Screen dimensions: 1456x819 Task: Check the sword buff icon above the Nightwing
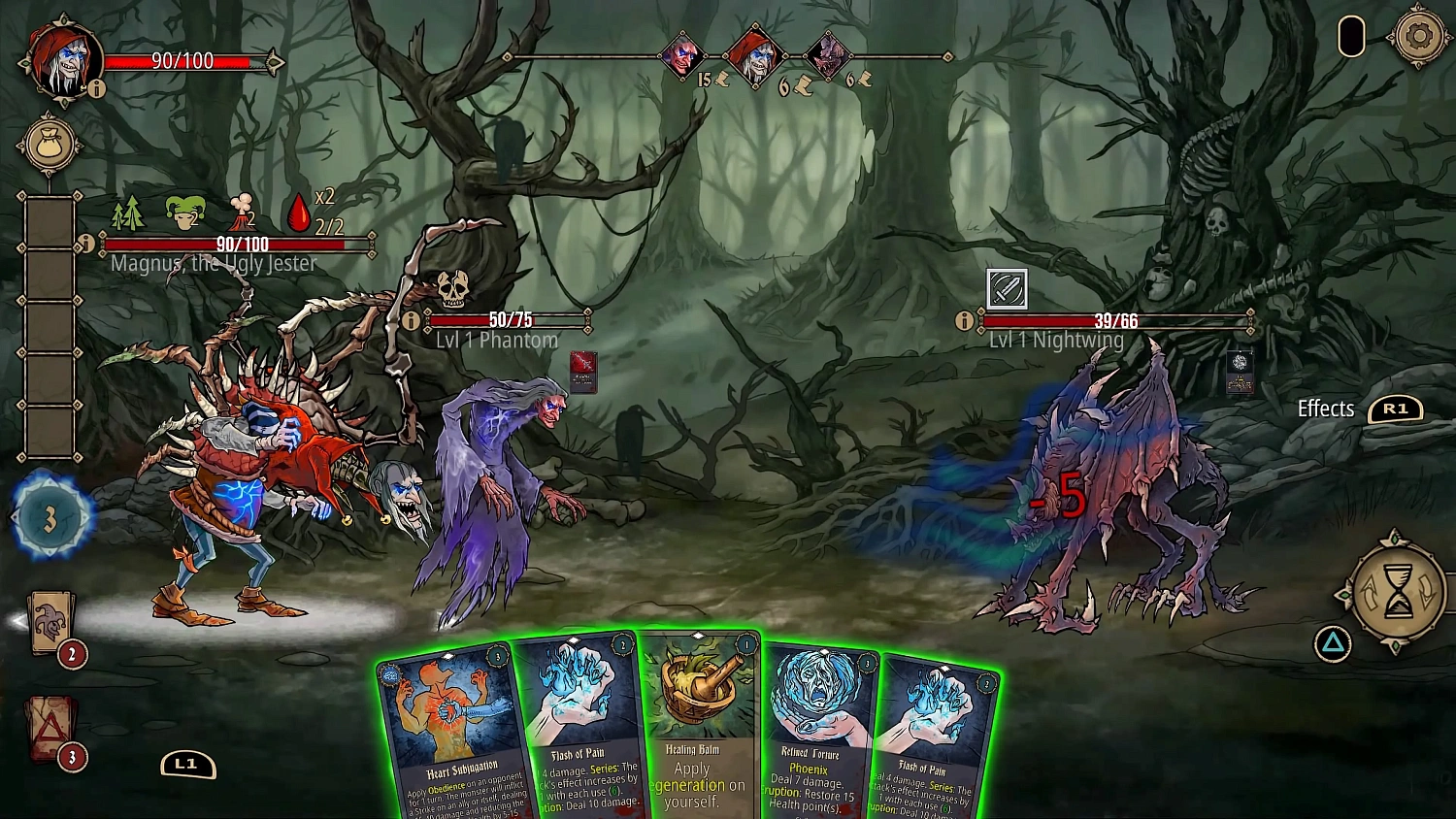click(1006, 288)
